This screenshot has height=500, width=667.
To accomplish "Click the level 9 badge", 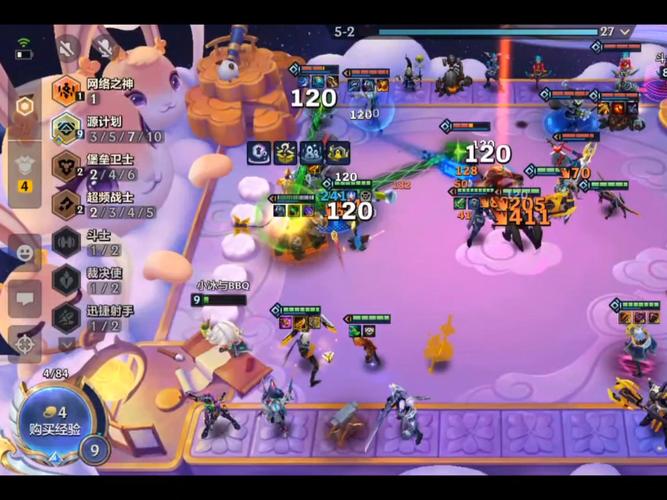I will point(95,449).
